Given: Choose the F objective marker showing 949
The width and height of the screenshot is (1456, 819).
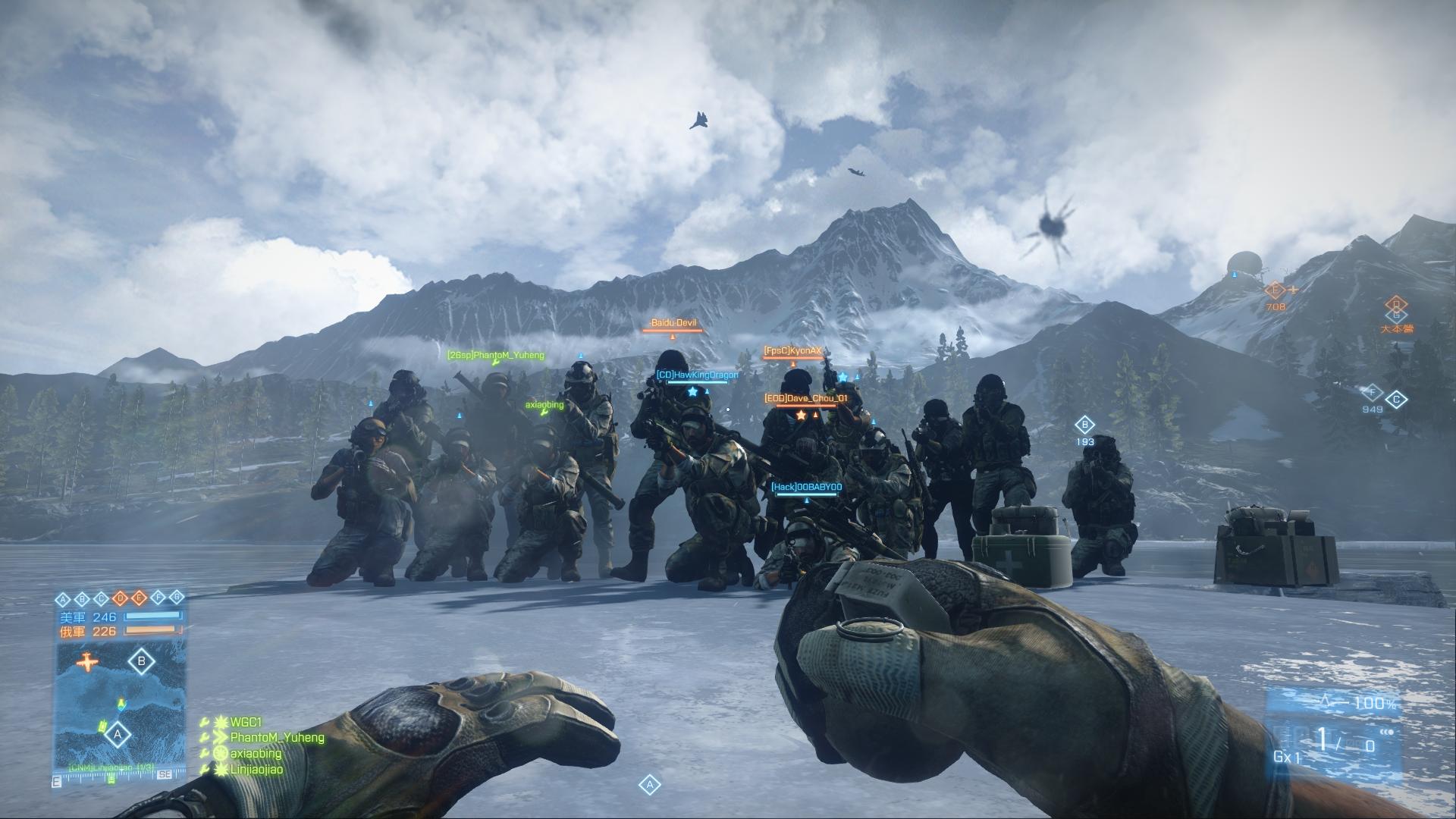Looking at the screenshot, I should 1372,393.
